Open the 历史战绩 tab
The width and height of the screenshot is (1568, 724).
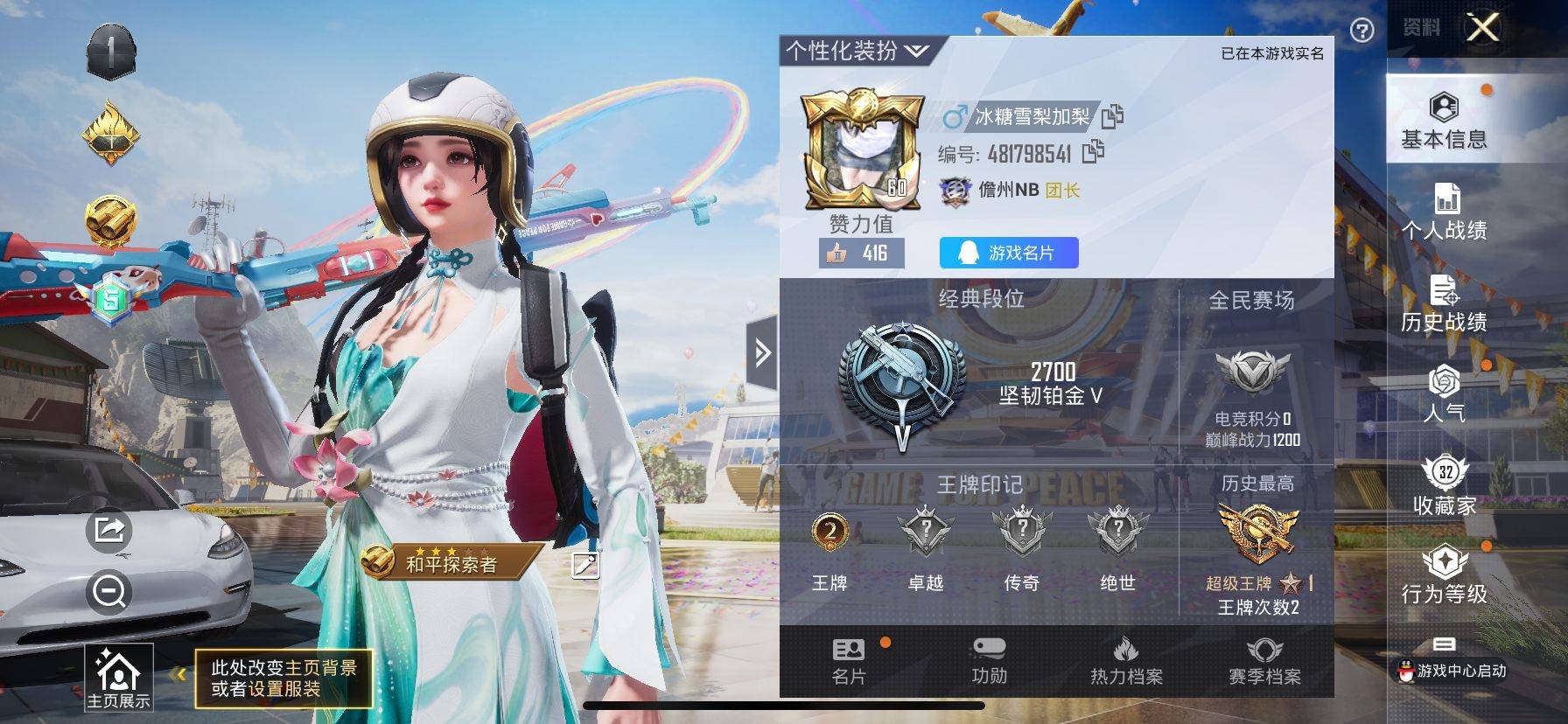[1444, 303]
